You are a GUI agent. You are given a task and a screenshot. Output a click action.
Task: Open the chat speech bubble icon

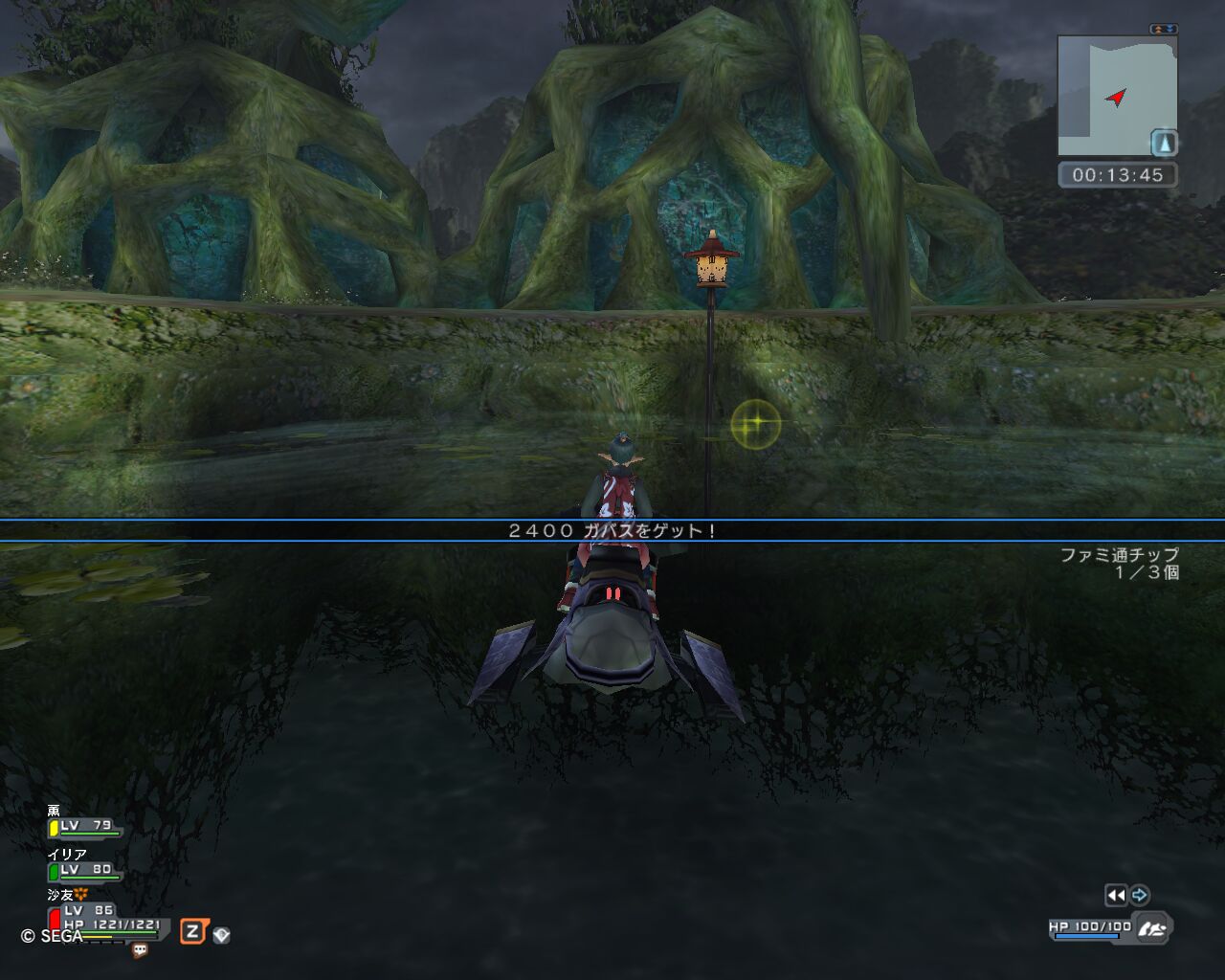(x=140, y=950)
